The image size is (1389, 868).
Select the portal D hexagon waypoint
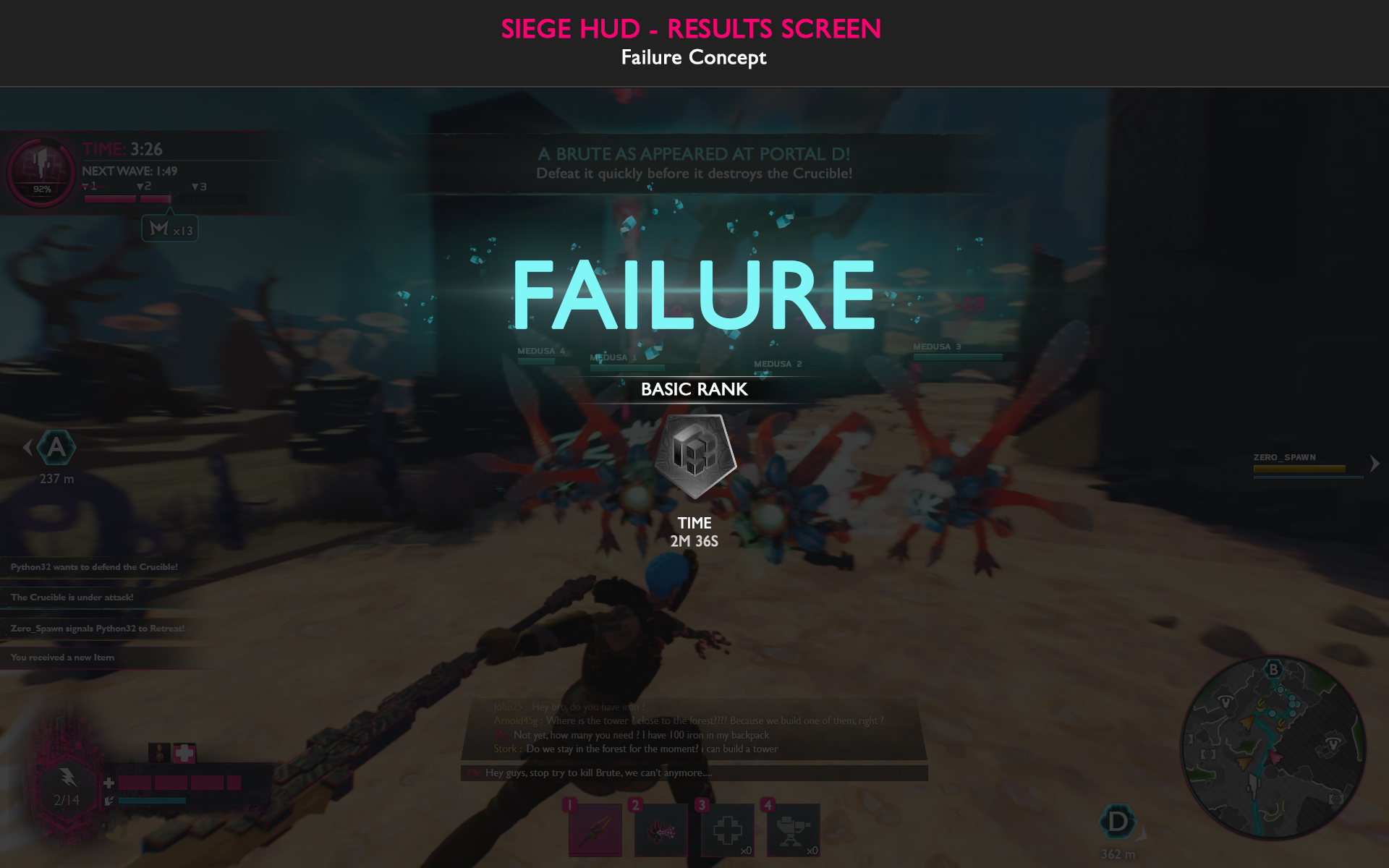pos(1117,822)
